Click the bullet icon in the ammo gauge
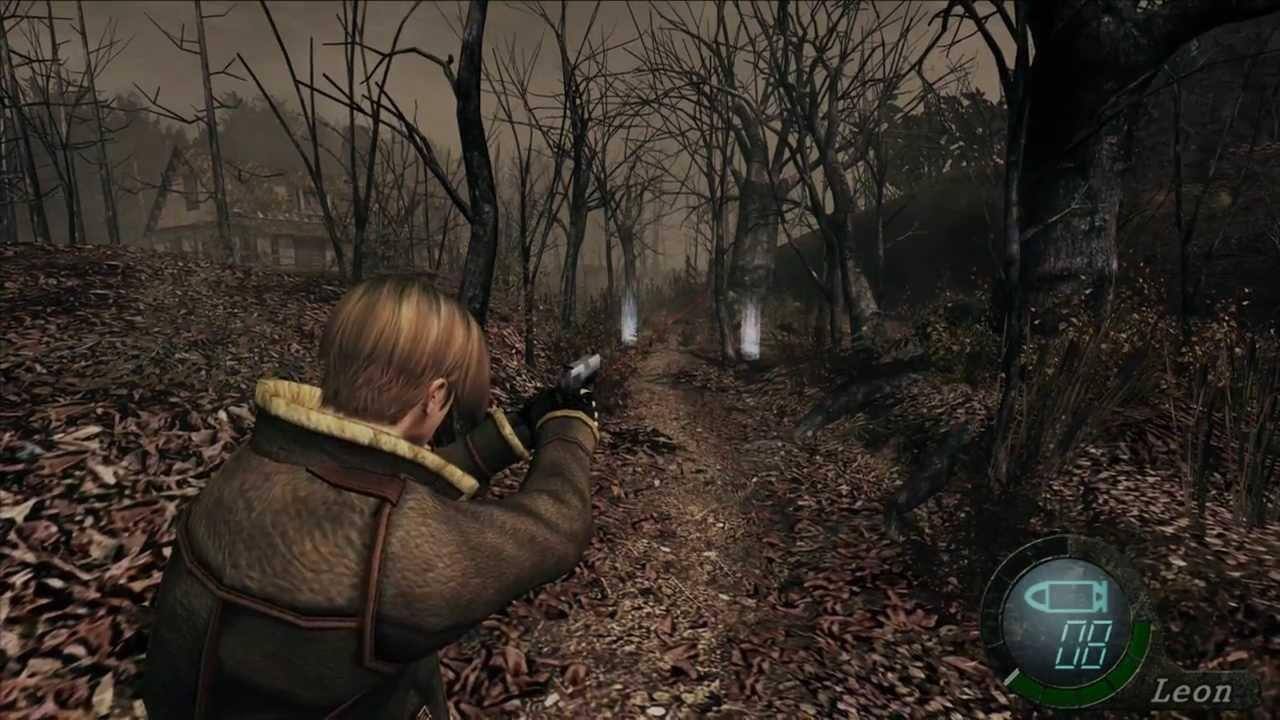 [1063, 595]
